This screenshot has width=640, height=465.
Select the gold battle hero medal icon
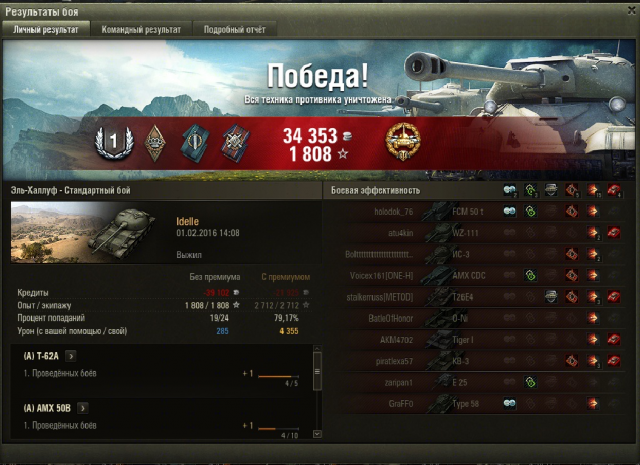tap(402, 140)
